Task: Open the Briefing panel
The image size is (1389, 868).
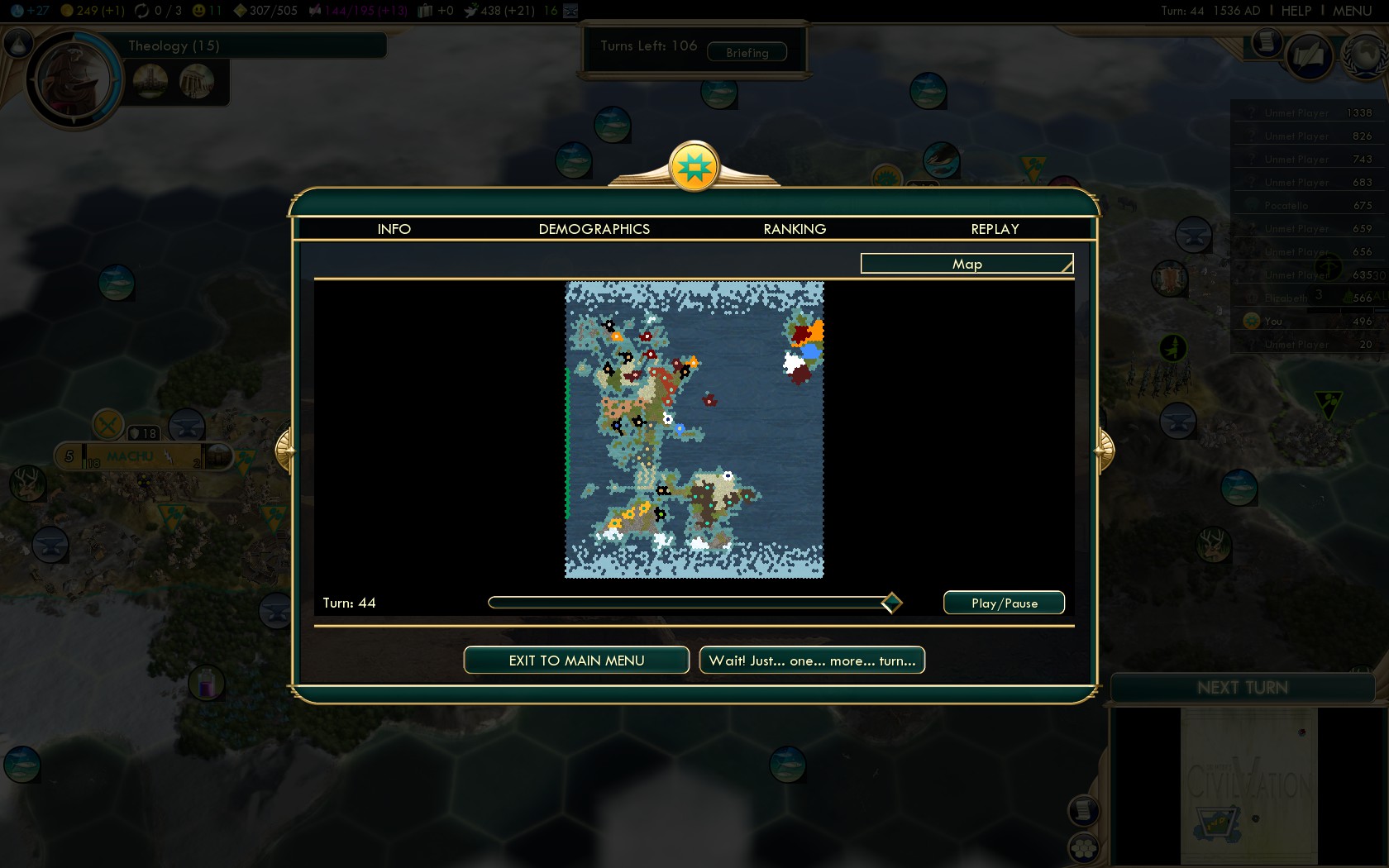Action: [747, 53]
